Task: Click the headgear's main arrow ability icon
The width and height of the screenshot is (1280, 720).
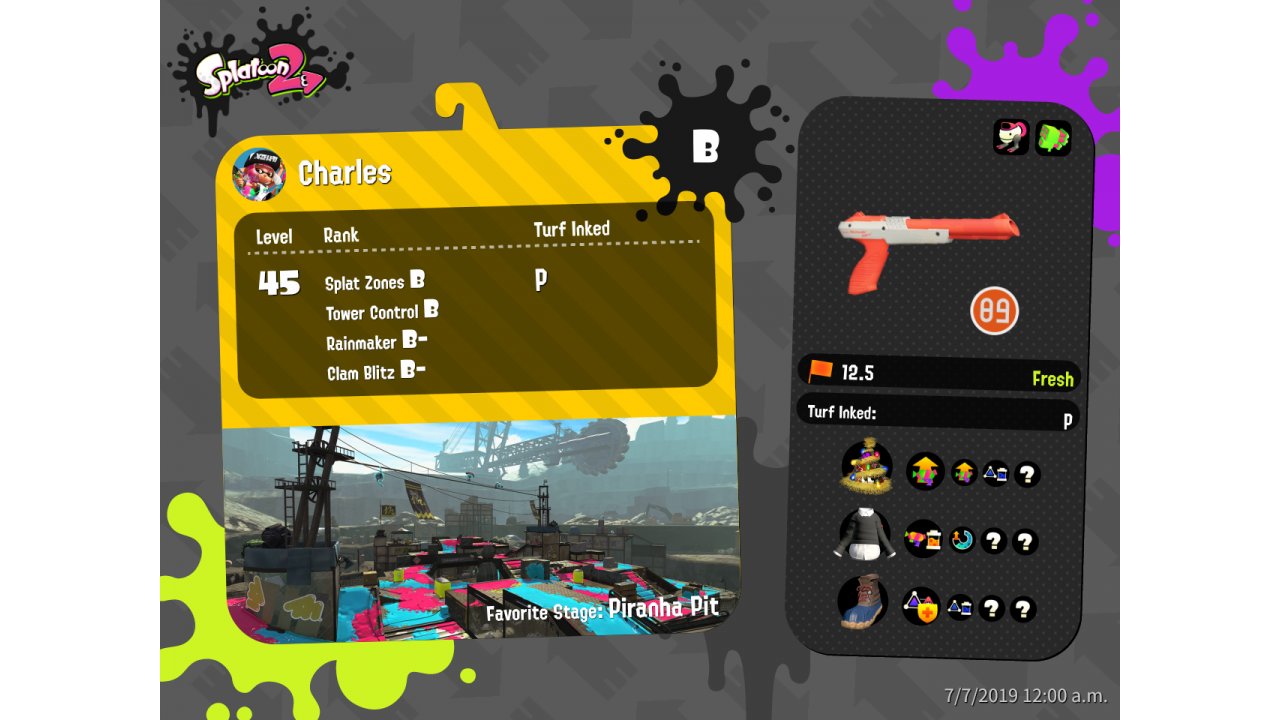Action: [x=925, y=470]
